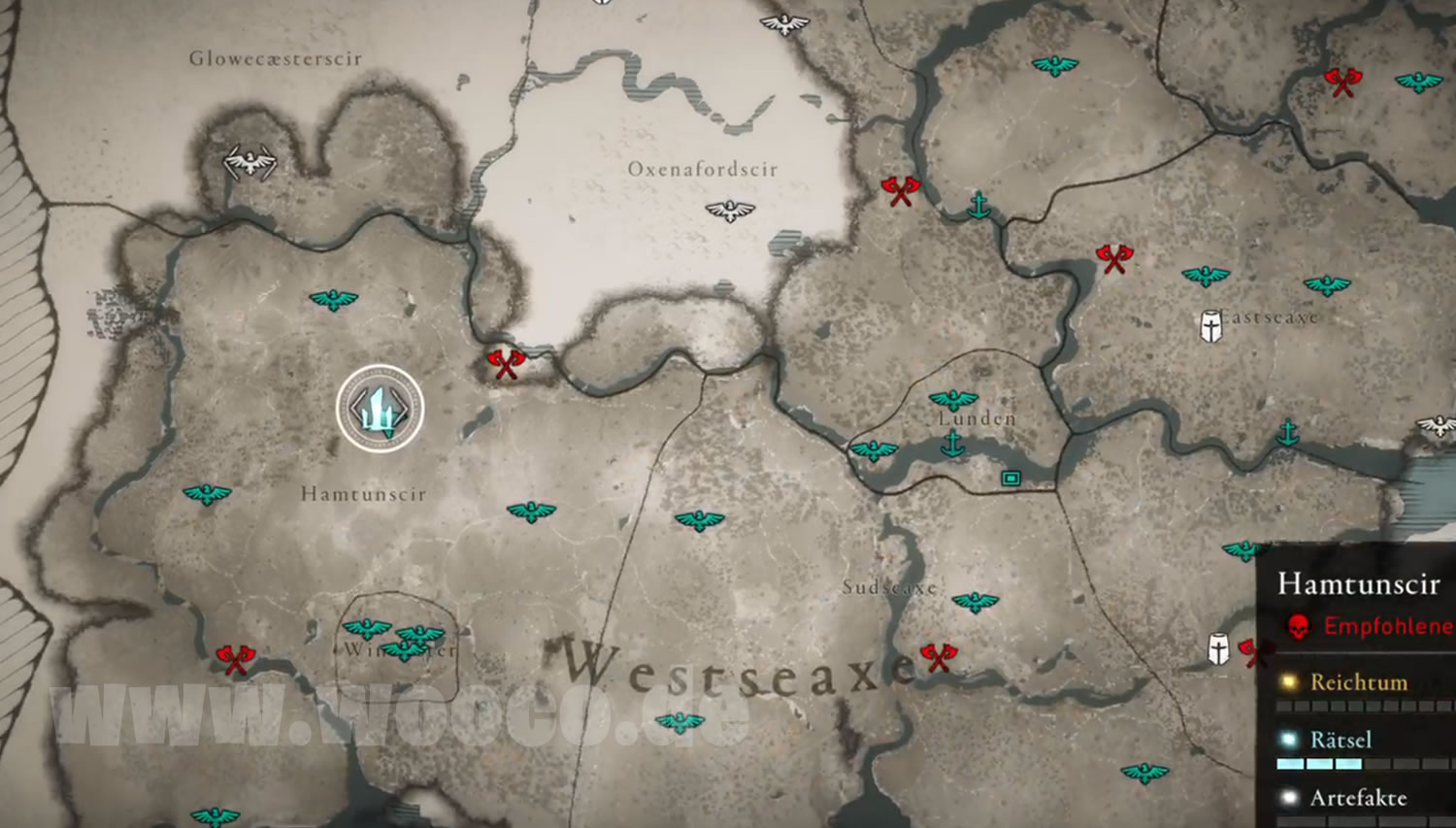Click teal eagle marker left of Hamtunscir label

pyautogui.click(x=207, y=495)
